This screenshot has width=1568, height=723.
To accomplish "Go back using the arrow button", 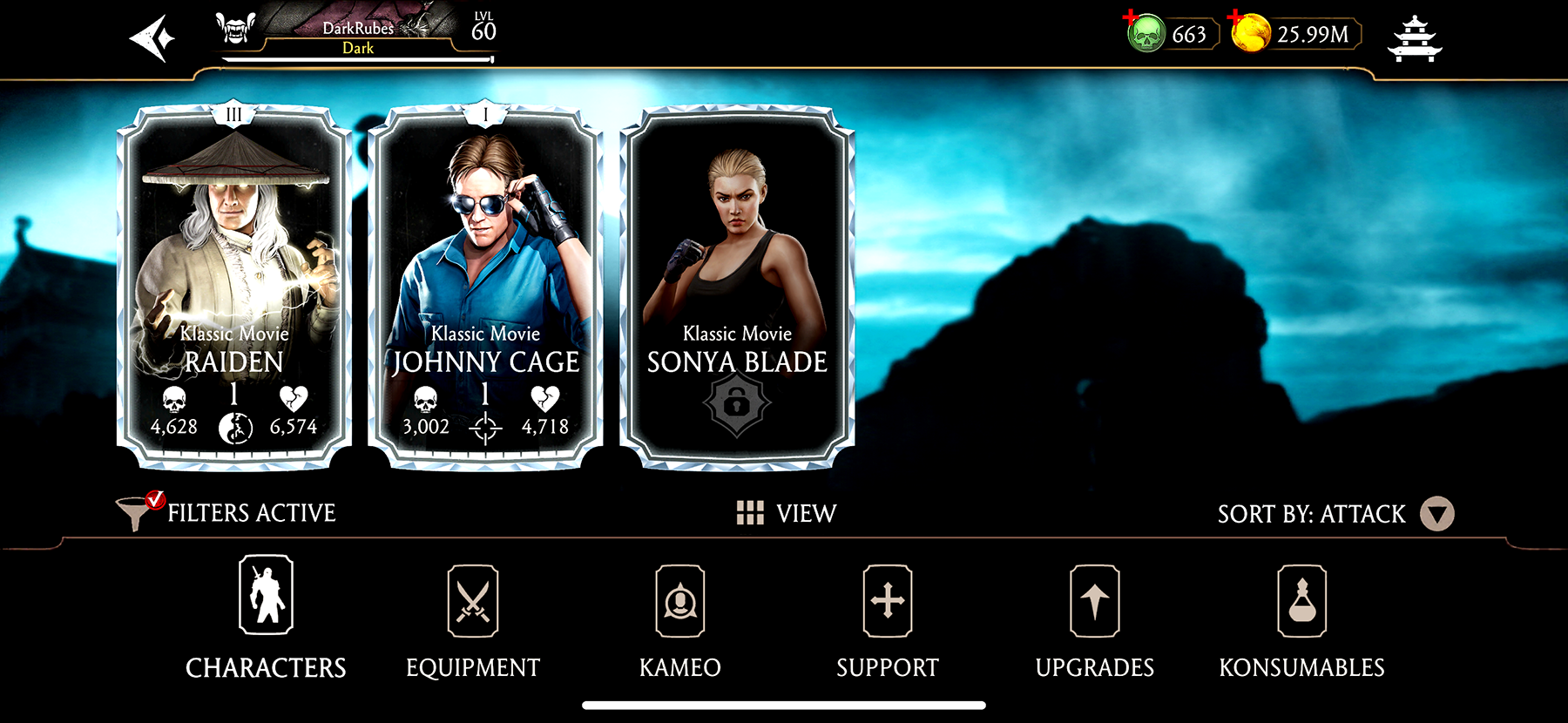I will tap(152, 39).
